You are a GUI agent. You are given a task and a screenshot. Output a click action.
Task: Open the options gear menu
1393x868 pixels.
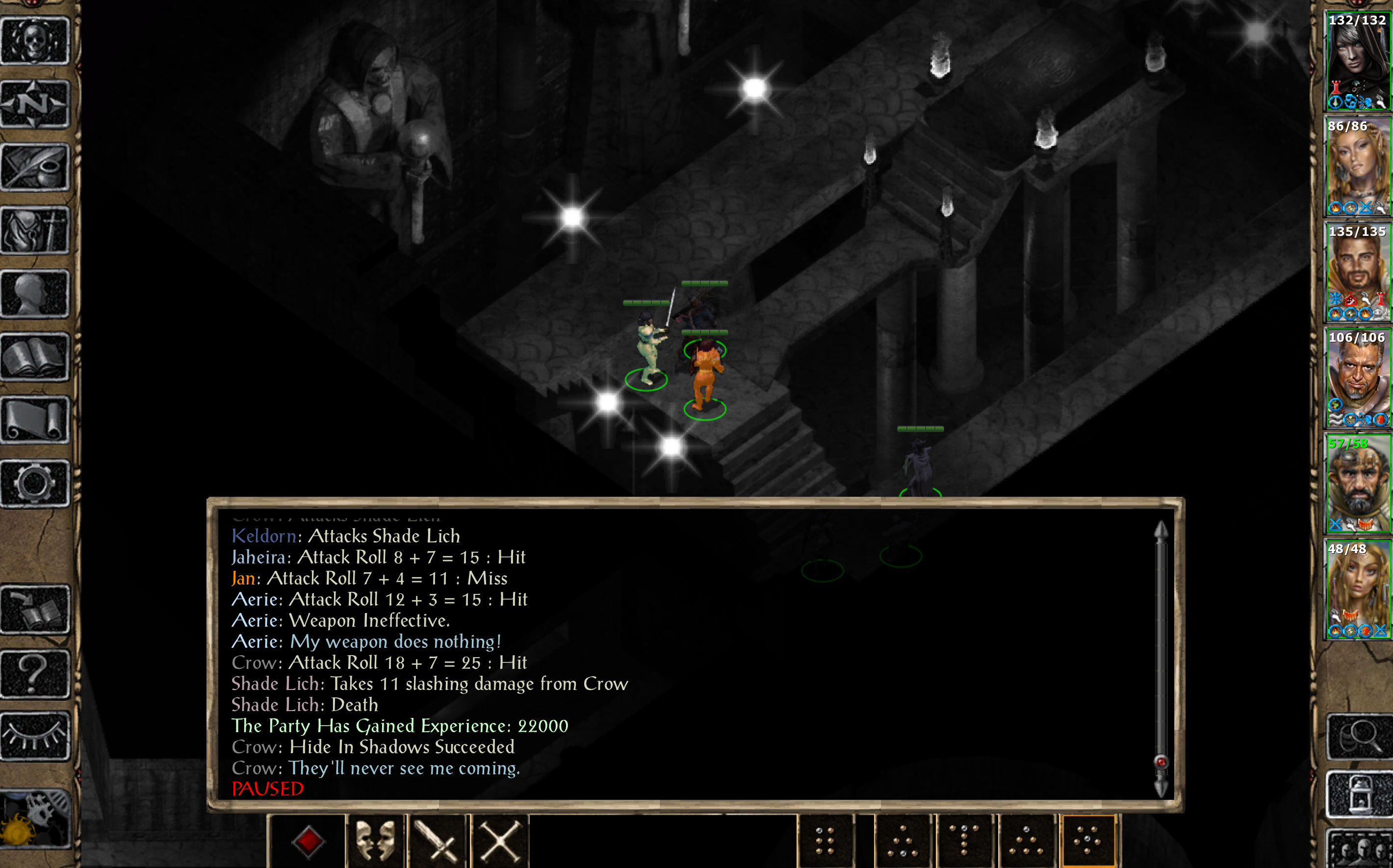click(35, 484)
